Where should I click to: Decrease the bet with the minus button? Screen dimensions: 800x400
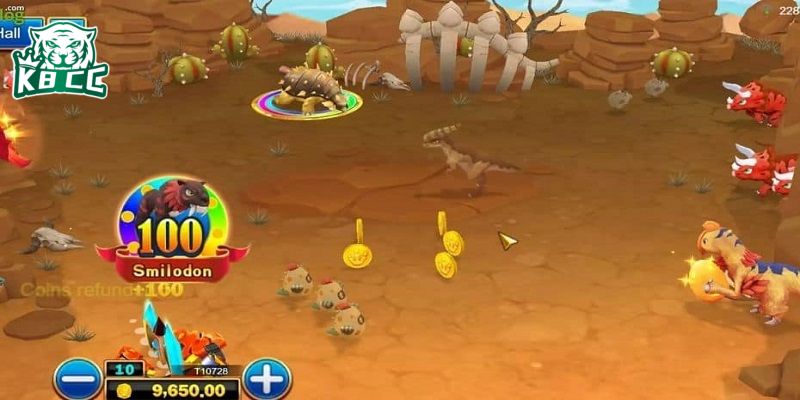coord(76,380)
